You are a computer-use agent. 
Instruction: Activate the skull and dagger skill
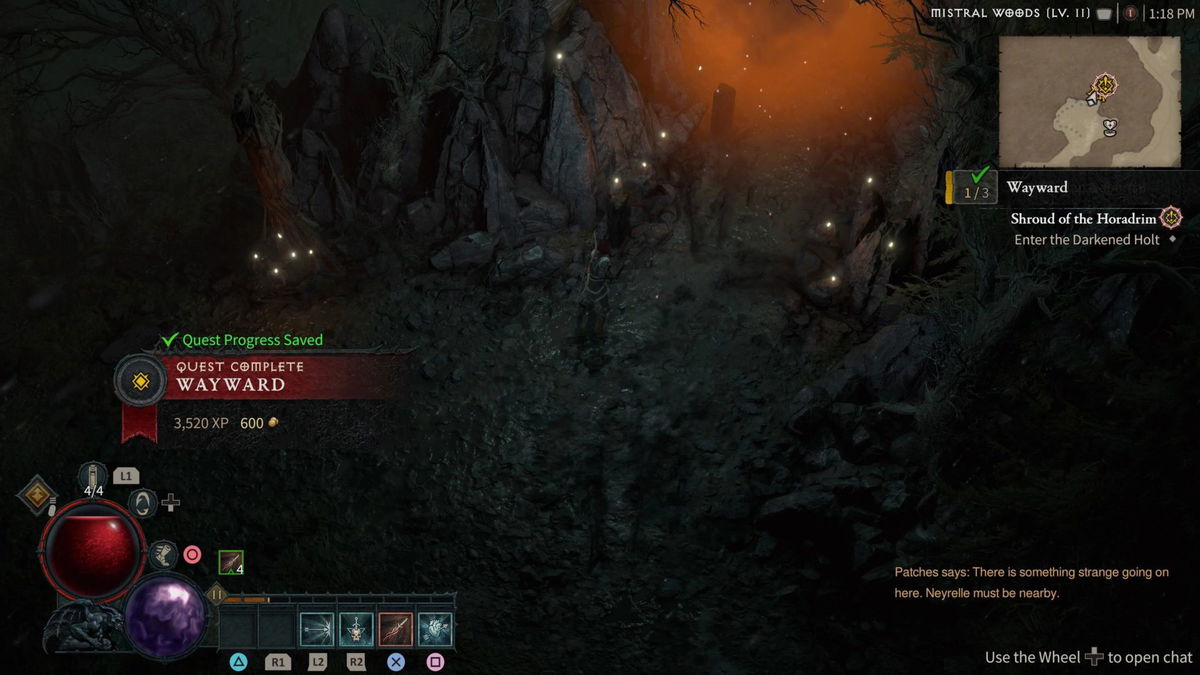[x=356, y=629]
